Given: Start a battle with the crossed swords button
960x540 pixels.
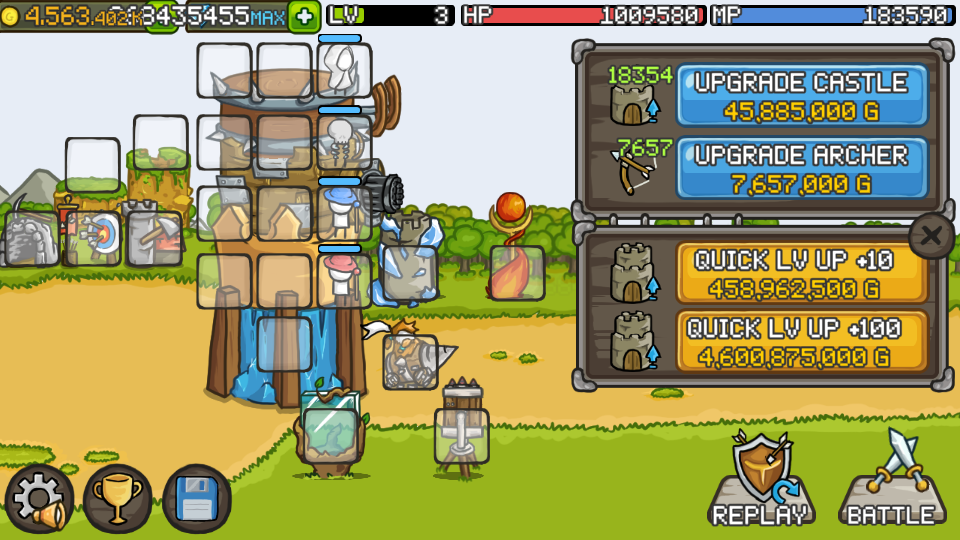Looking at the screenshot, I should click(890, 481).
